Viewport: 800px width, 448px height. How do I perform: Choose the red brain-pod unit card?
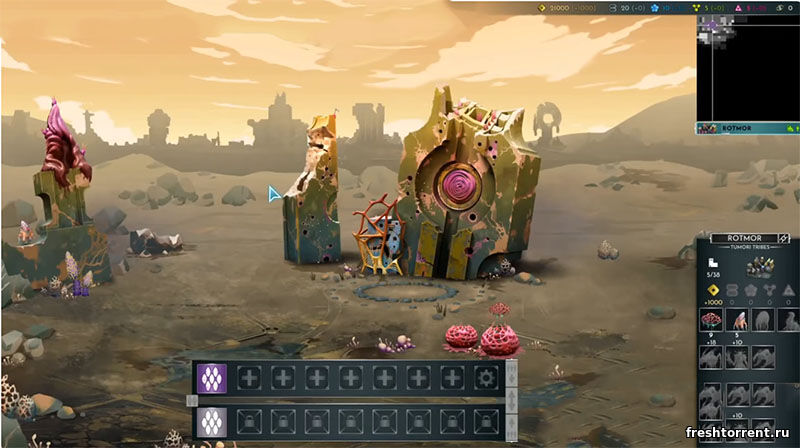712,320
